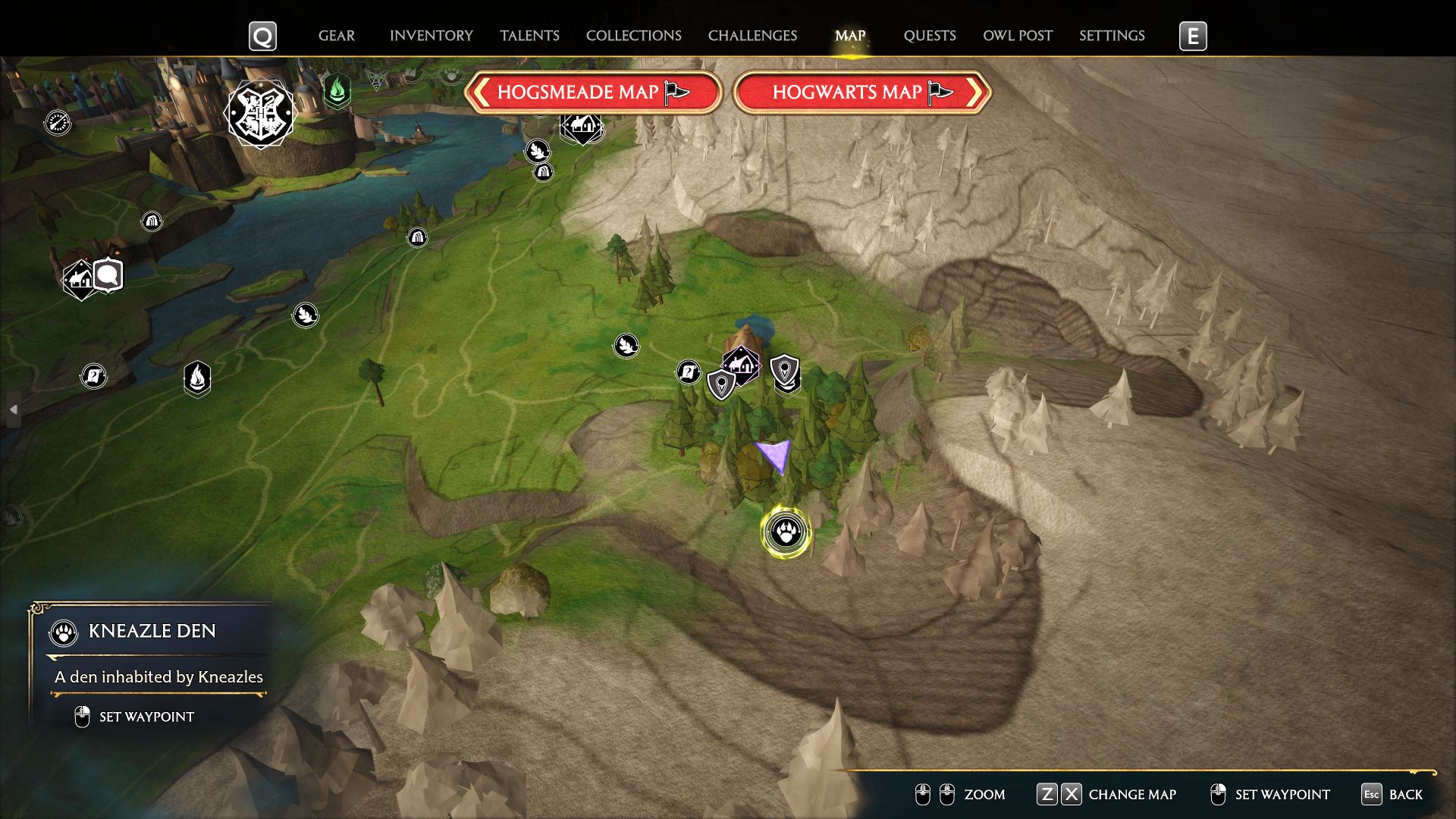Image resolution: width=1456 pixels, height=819 pixels.
Task: Click the purple player position triangle
Action: click(772, 455)
